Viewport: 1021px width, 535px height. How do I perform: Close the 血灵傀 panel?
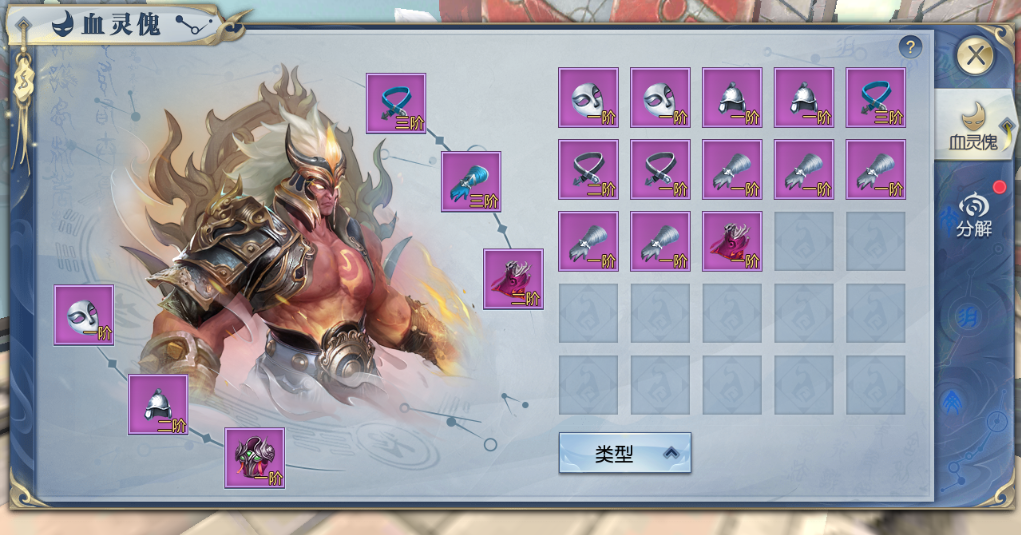(975, 56)
